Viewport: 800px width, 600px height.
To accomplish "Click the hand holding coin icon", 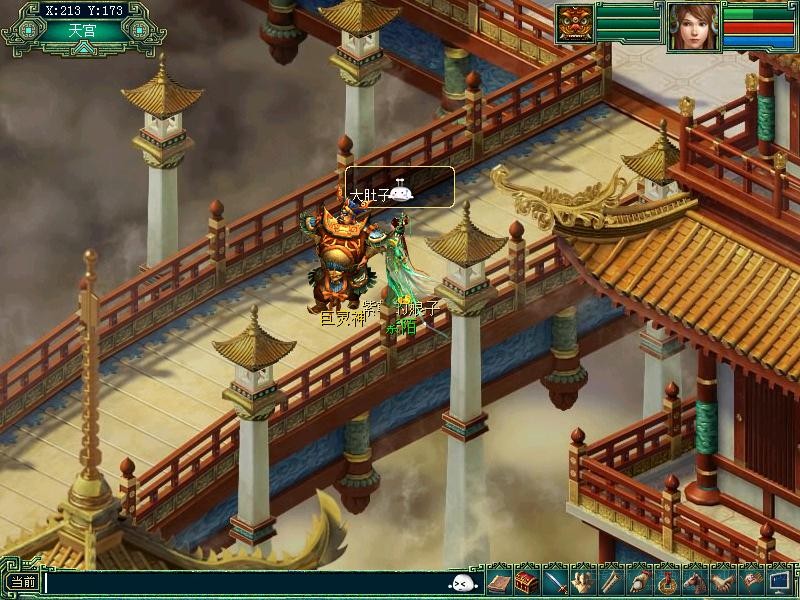I will coord(638,581).
